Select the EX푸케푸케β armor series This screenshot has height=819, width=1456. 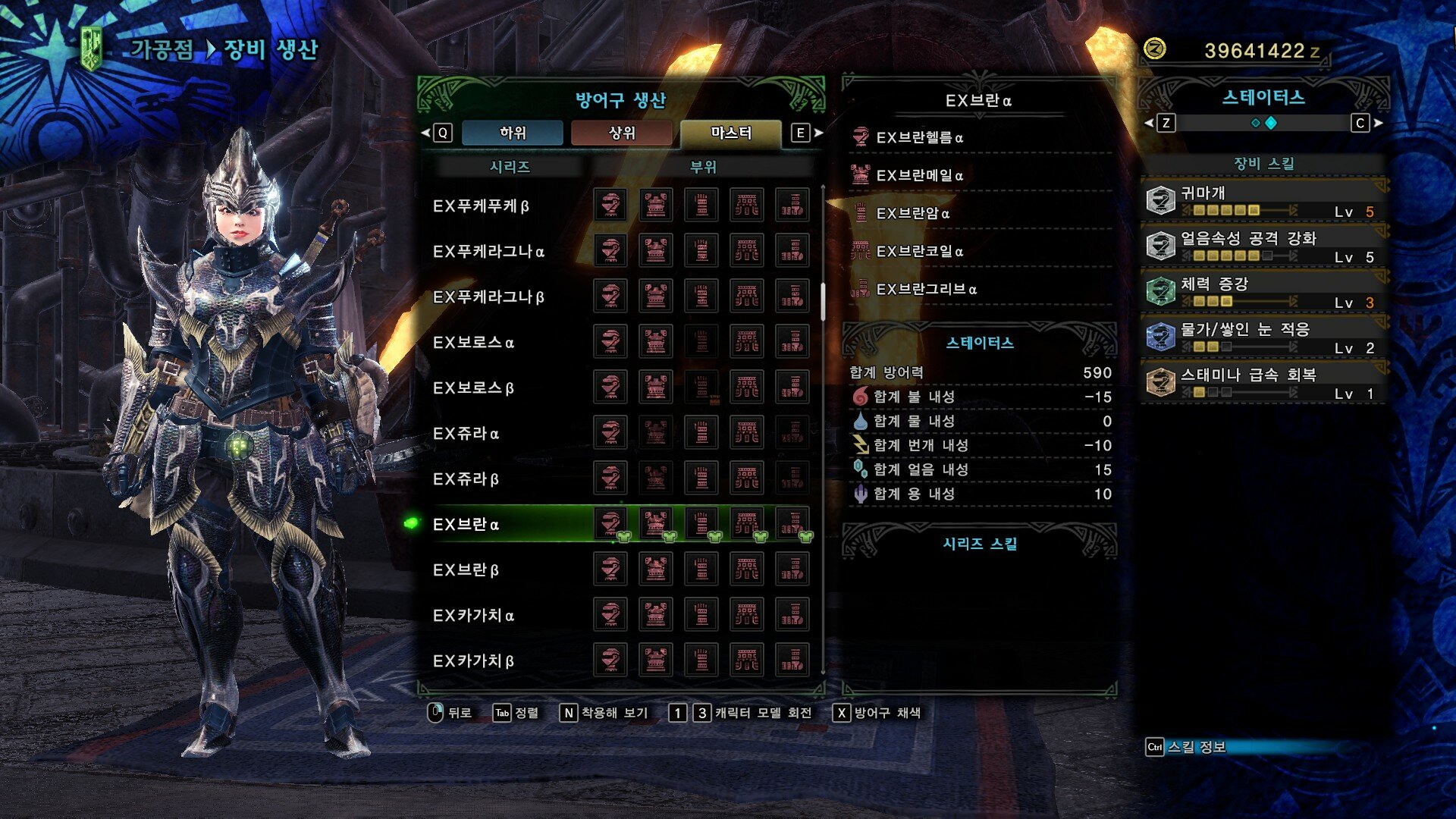point(481,206)
